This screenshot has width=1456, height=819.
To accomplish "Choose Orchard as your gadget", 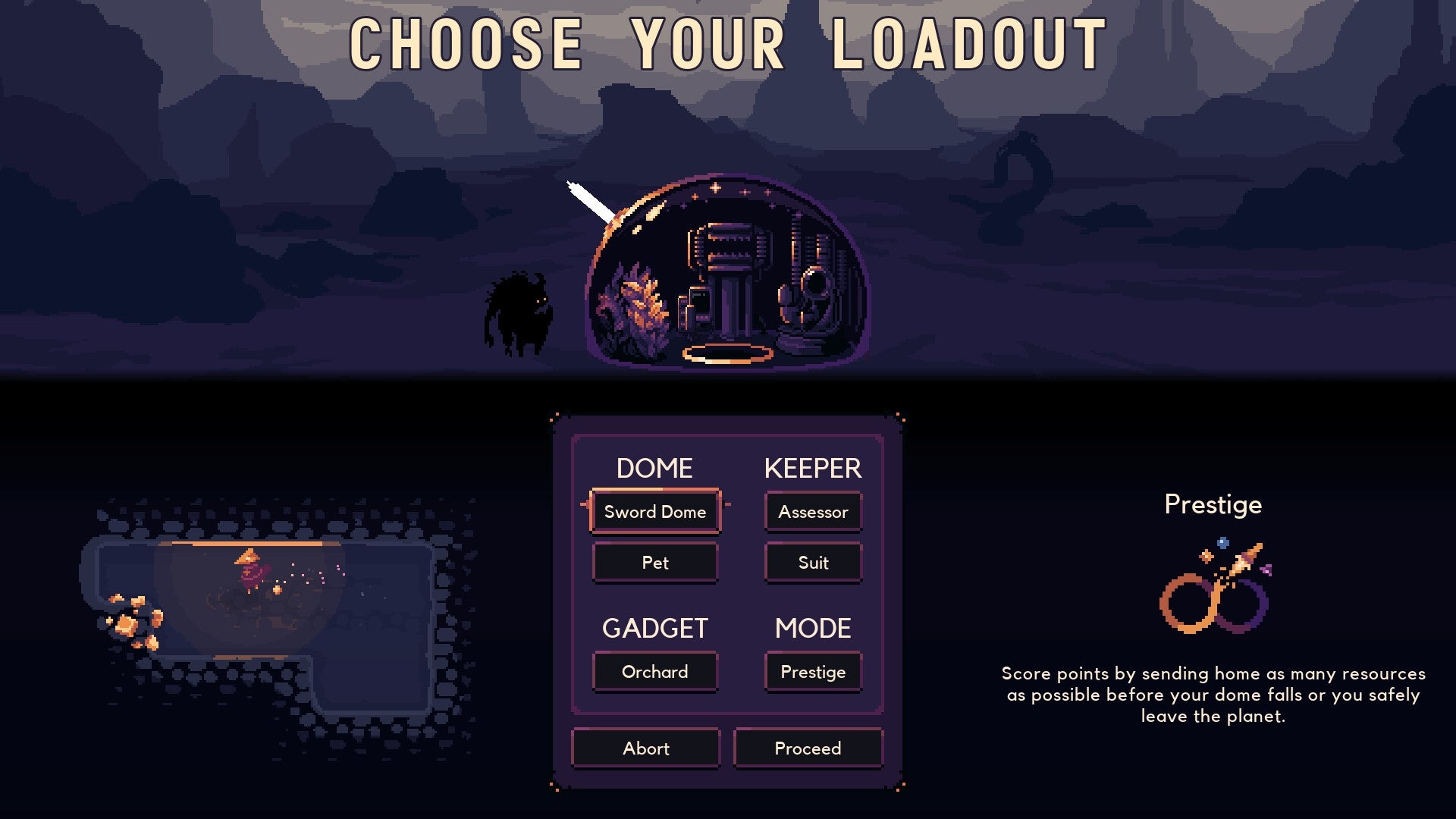I will (x=654, y=672).
